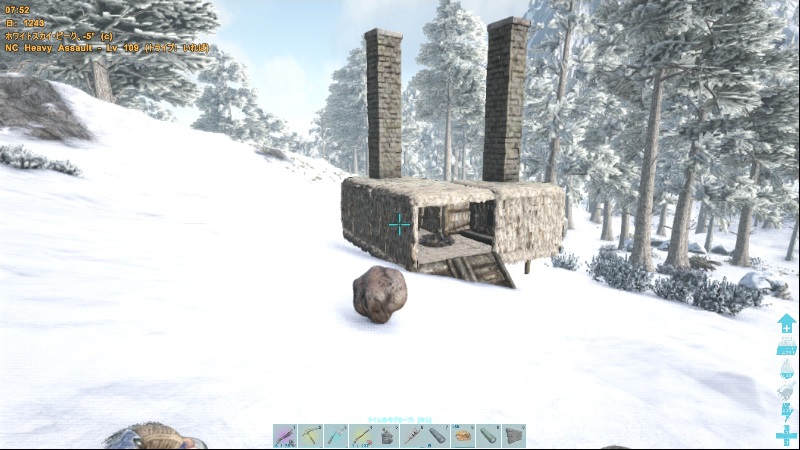Select the pink-glowing weapon hotbar slot
This screenshot has height=450, width=800.
285,436
